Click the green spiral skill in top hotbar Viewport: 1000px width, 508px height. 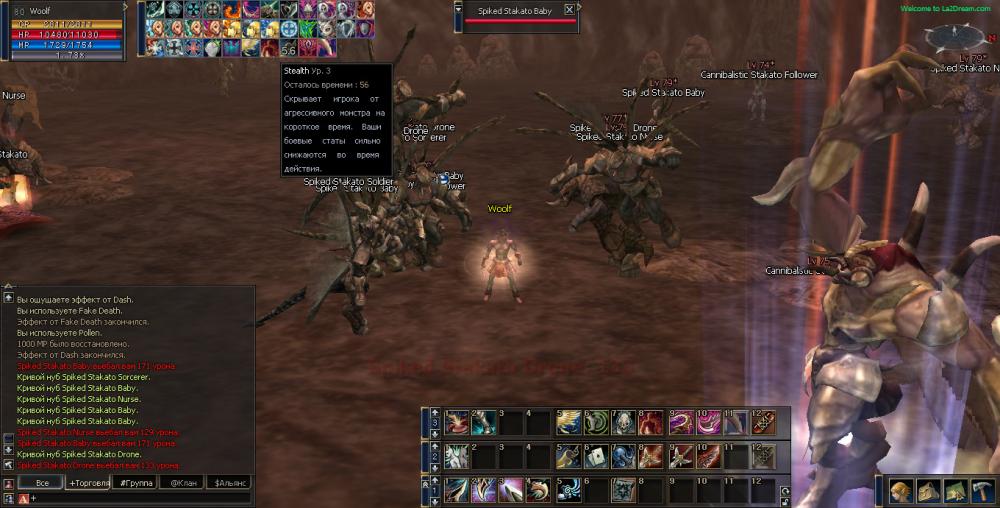tap(595, 422)
